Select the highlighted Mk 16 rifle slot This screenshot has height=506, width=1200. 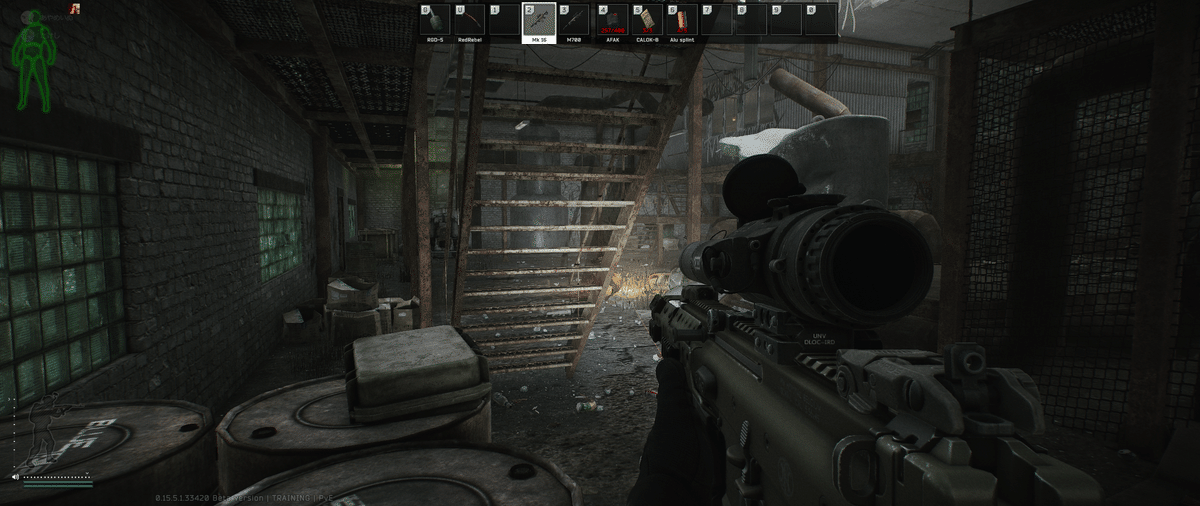coord(539,23)
